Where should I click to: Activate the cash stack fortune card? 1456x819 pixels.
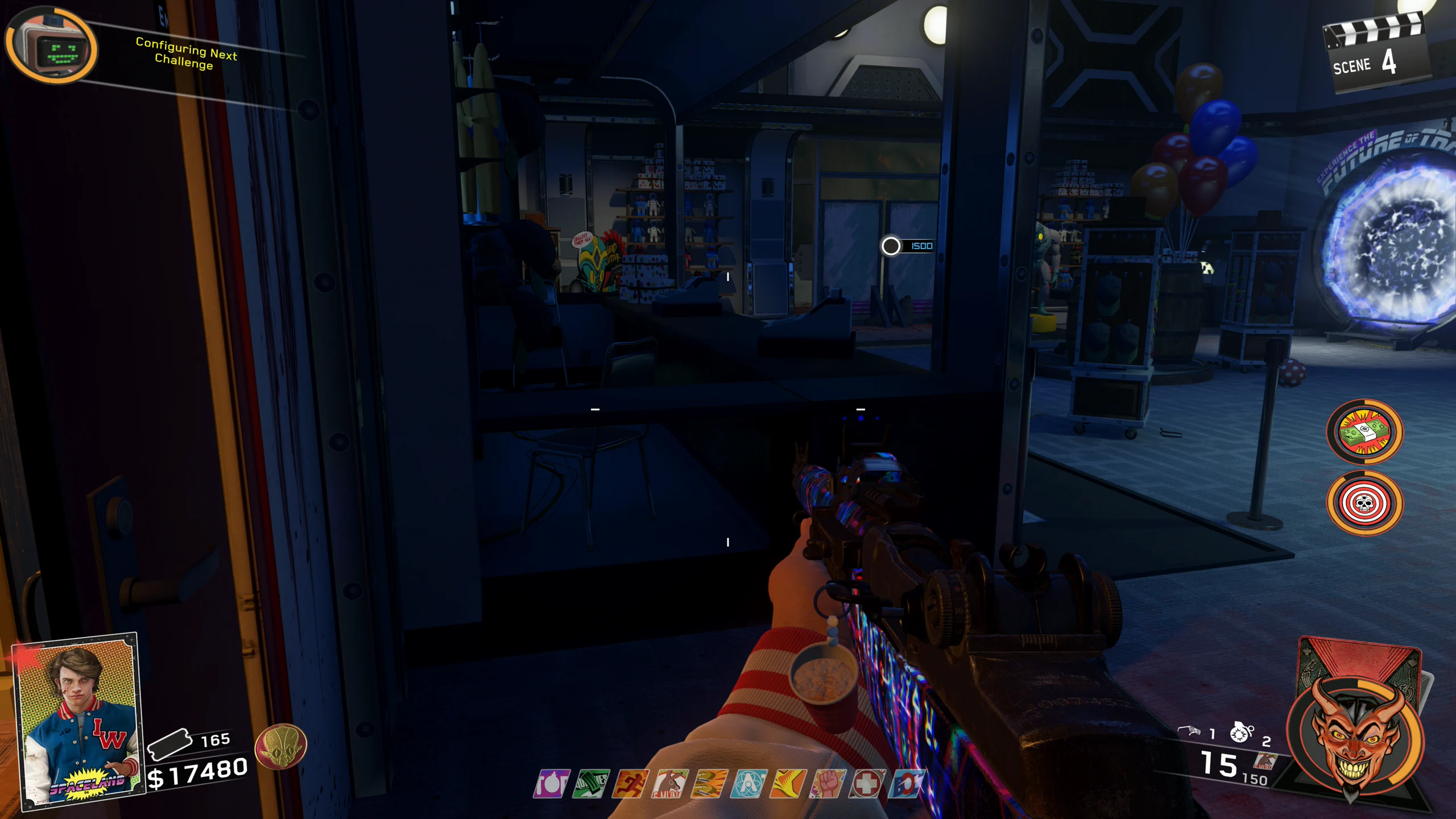click(1364, 432)
